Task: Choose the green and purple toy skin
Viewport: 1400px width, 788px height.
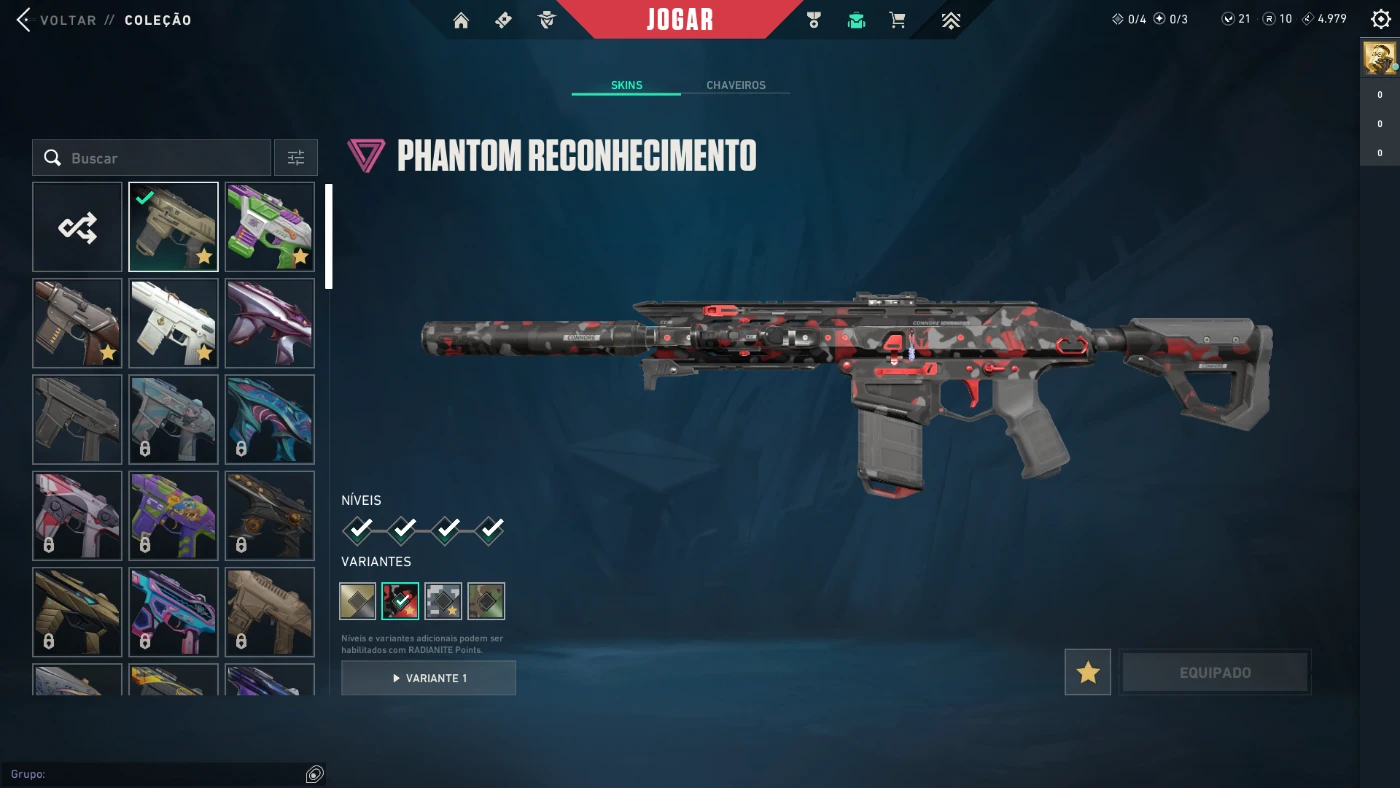Action: (x=270, y=227)
